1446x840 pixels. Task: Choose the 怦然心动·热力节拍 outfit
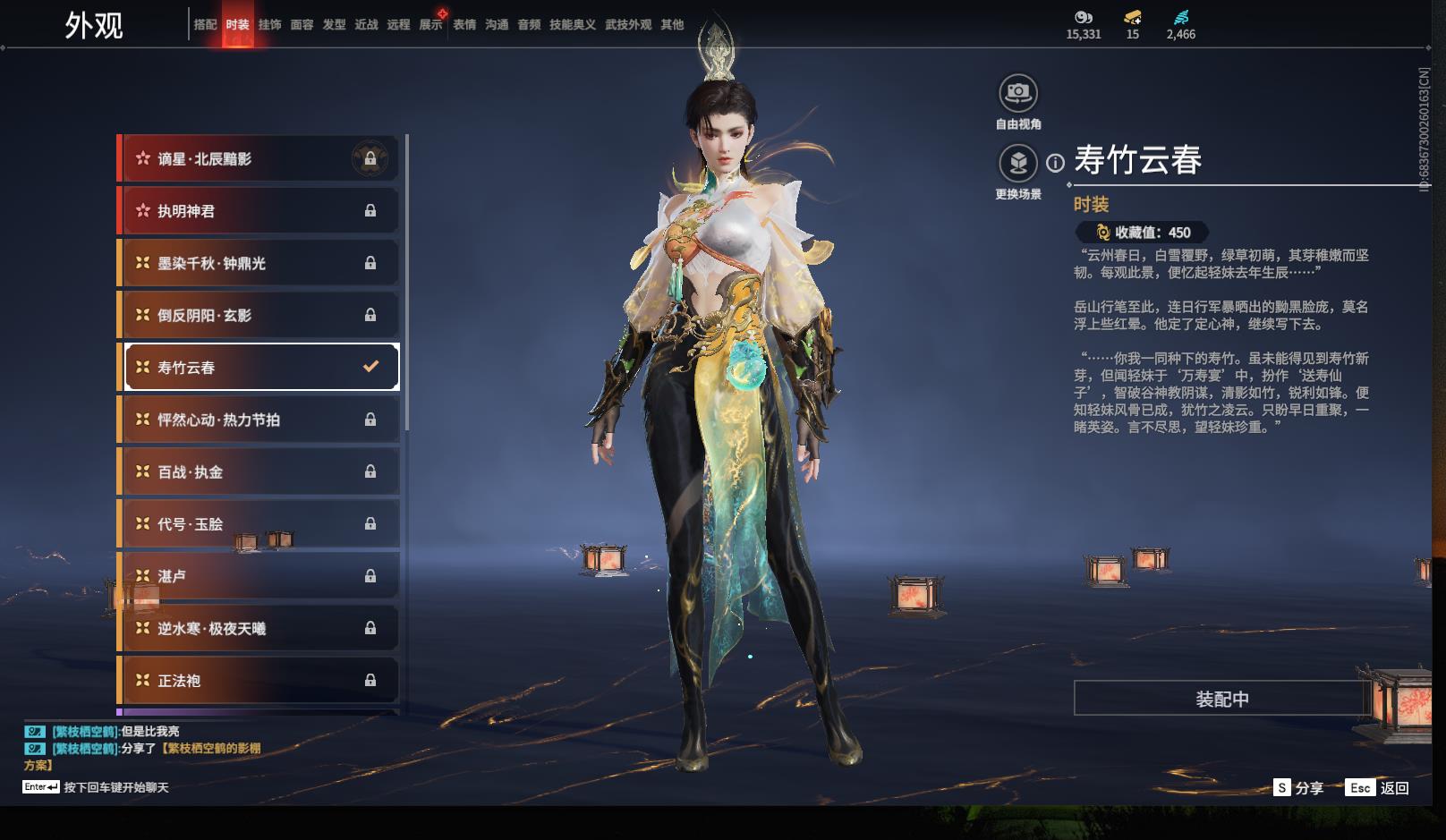259,420
